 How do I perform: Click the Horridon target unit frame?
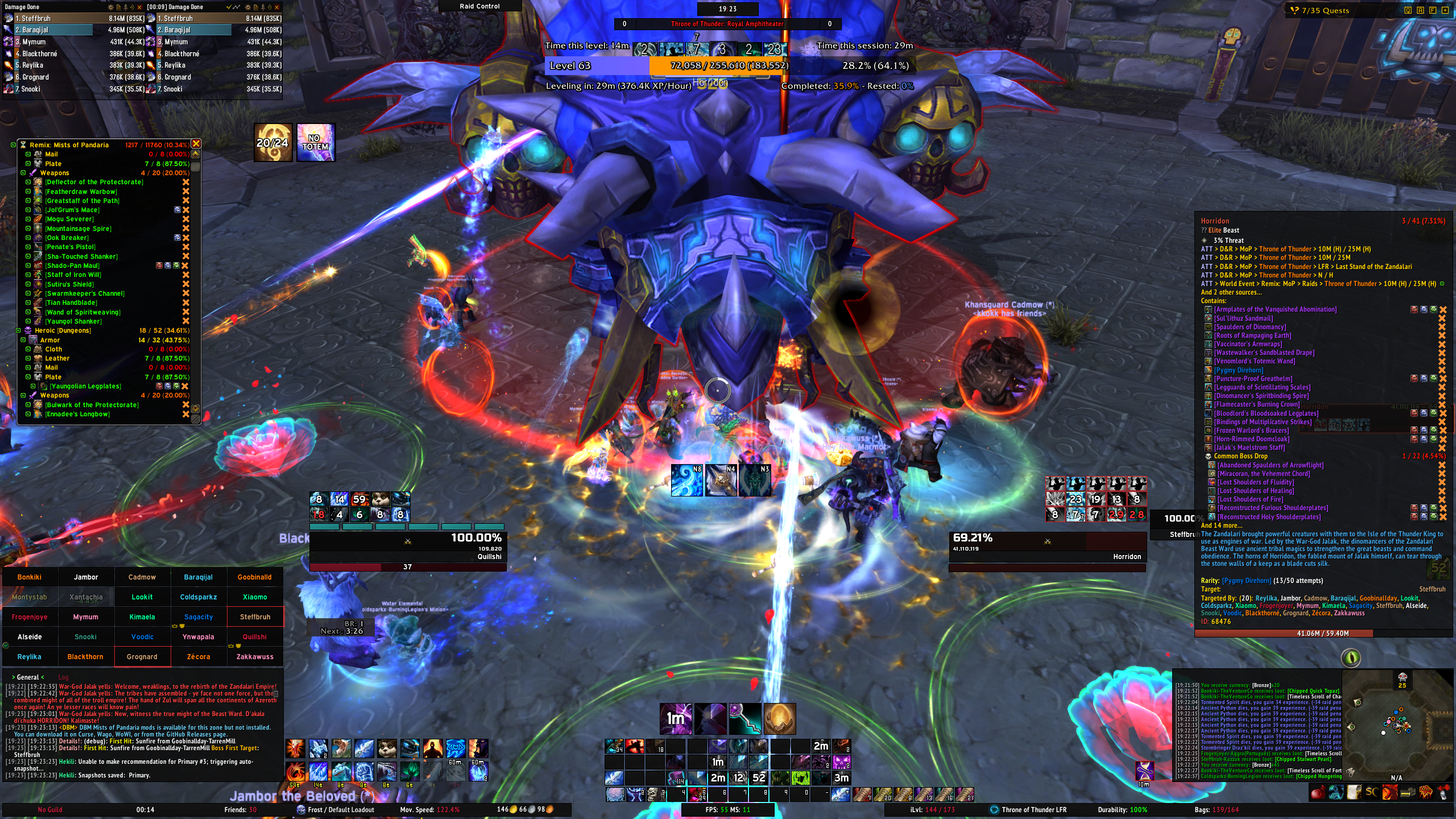pyautogui.click(x=1046, y=546)
